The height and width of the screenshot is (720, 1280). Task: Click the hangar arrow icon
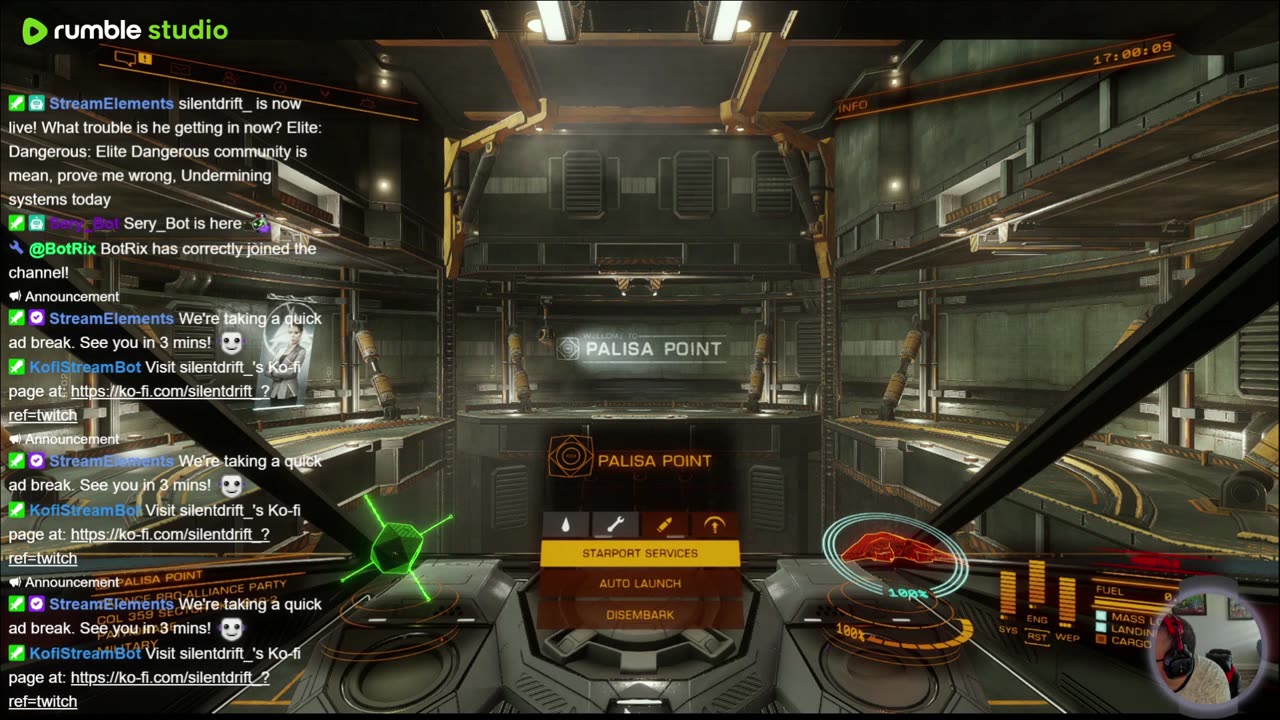[x=714, y=525]
